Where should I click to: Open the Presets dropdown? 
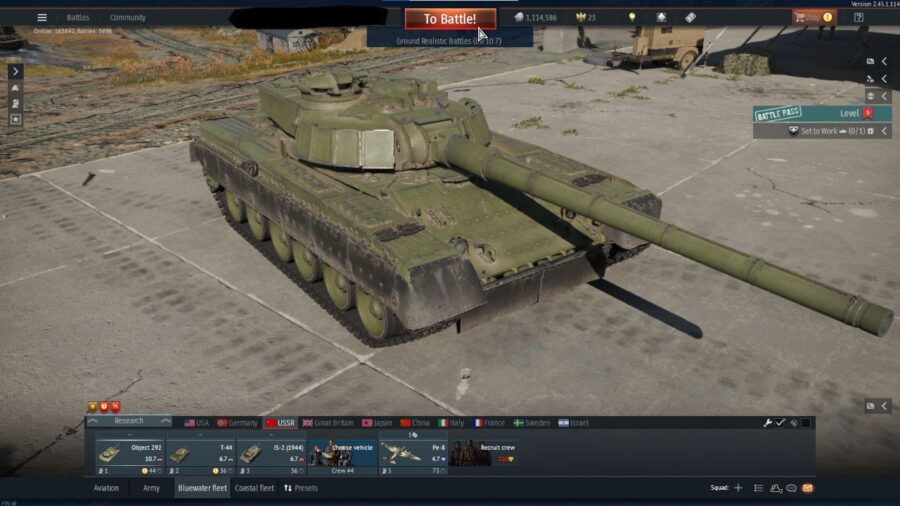[301, 488]
